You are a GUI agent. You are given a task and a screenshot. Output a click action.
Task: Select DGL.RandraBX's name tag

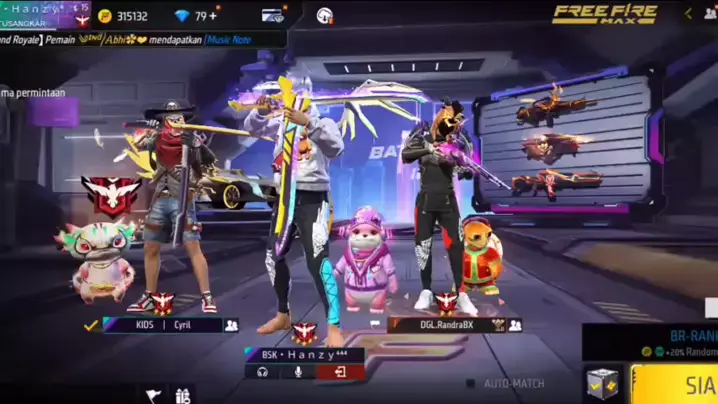[445, 325]
